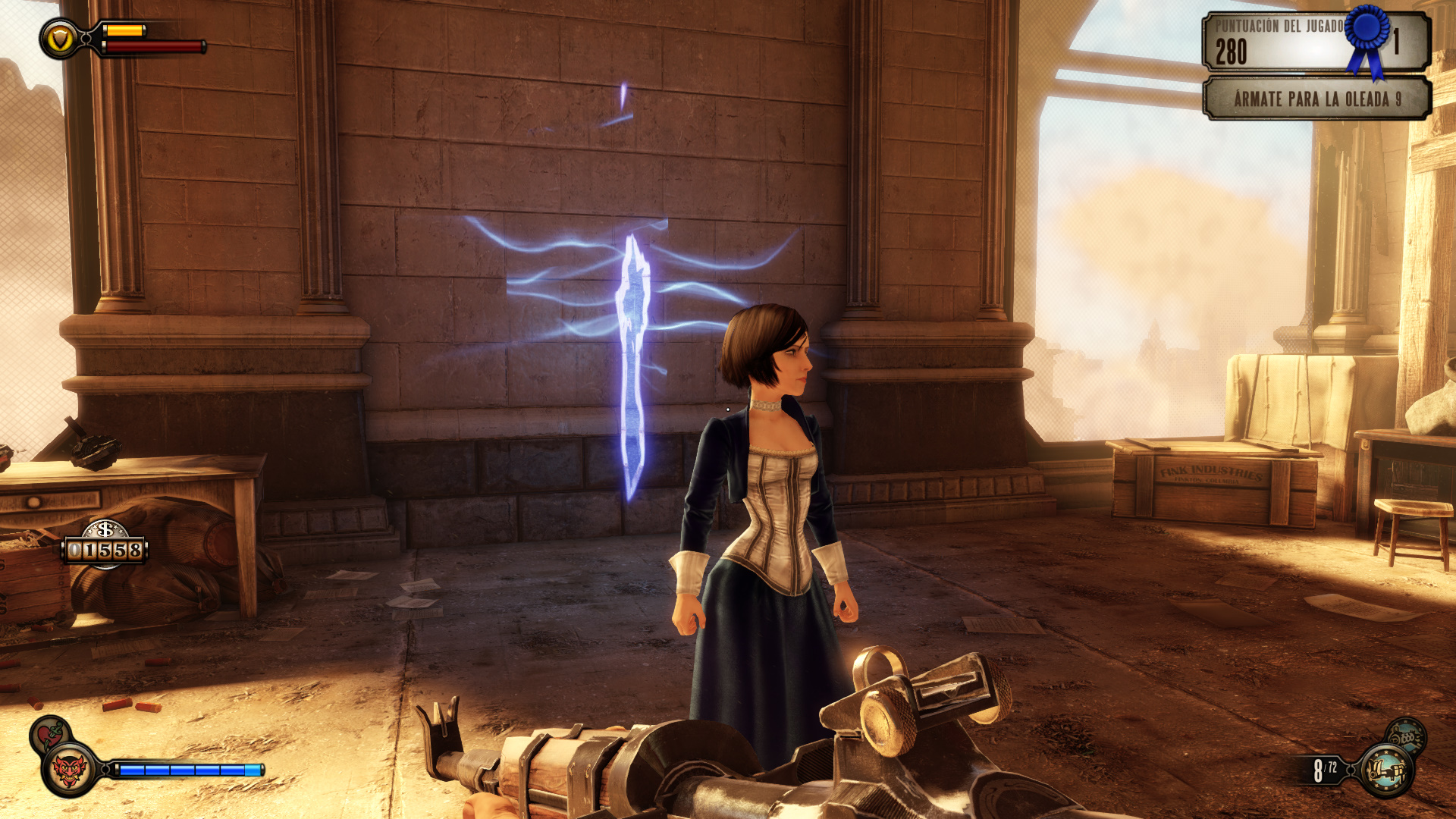
Task: Swap to the secondary weapon icon
Action: click(1407, 735)
